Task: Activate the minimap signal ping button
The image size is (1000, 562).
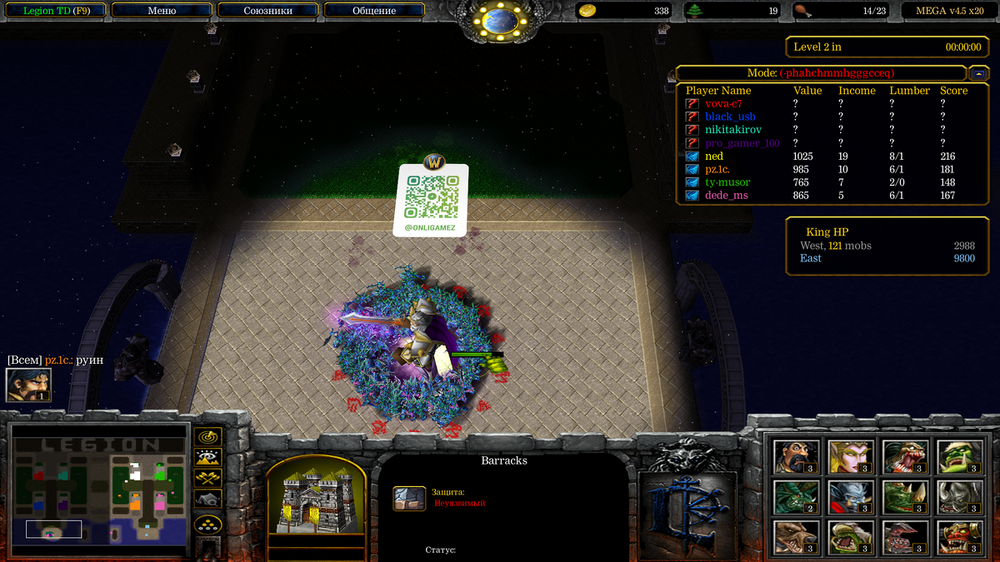Action: pyautogui.click(x=208, y=438)
